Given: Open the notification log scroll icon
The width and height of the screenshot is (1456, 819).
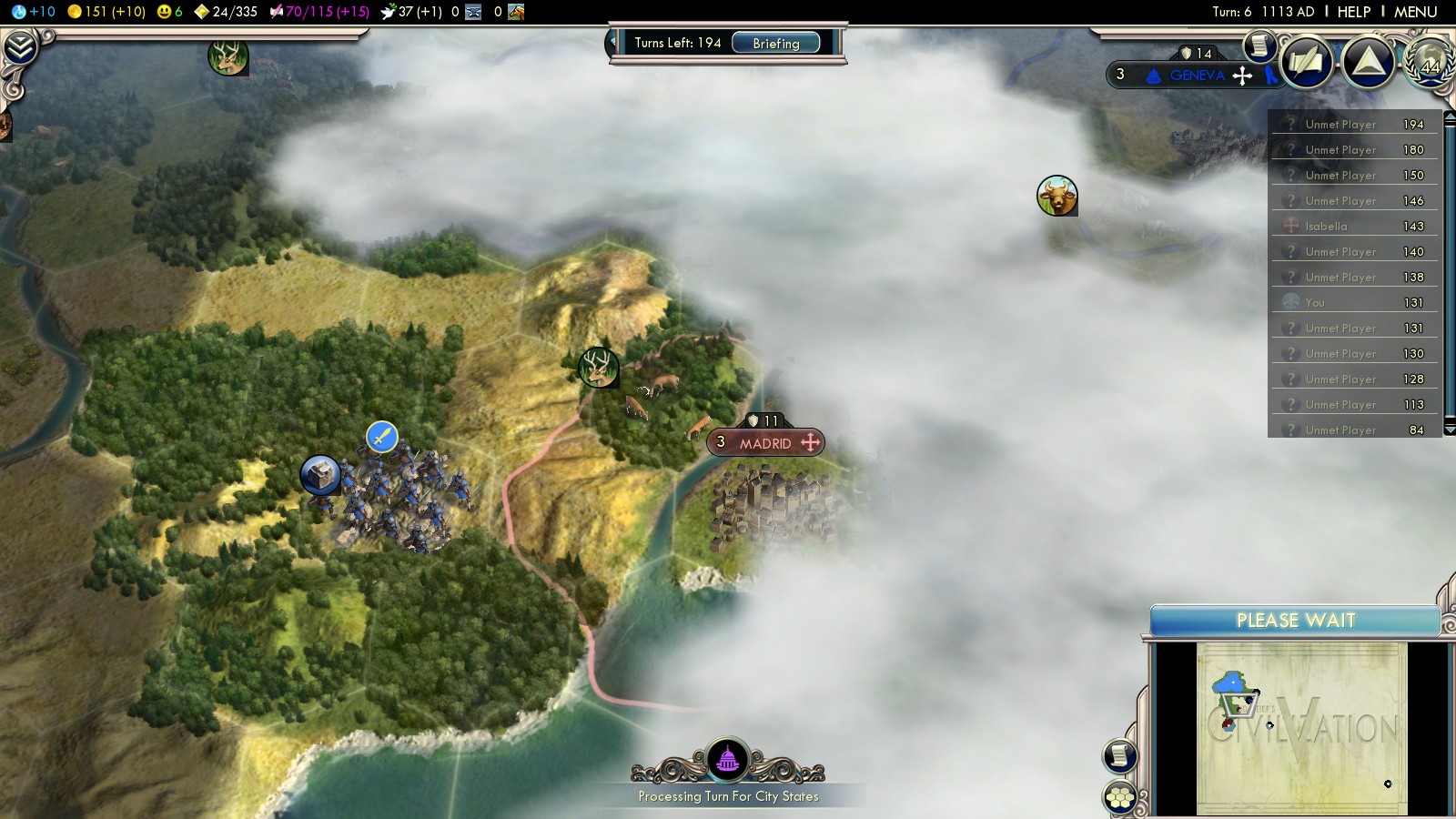Looking at the screenshot, I should pos(1259,45).
